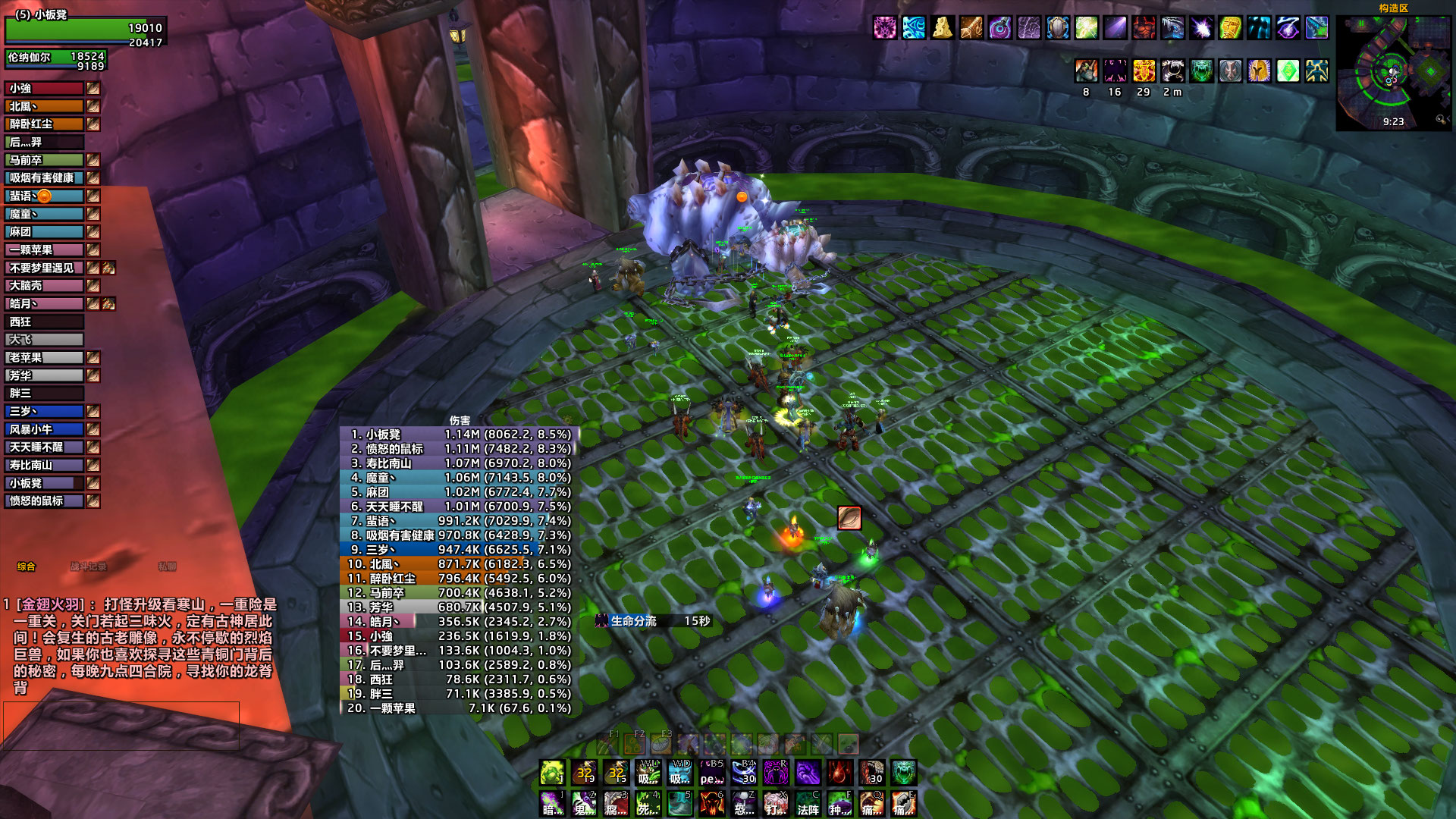Open the 伤害 damage meter title
The height and width of the screenshot is (819, 1456).
460,420
